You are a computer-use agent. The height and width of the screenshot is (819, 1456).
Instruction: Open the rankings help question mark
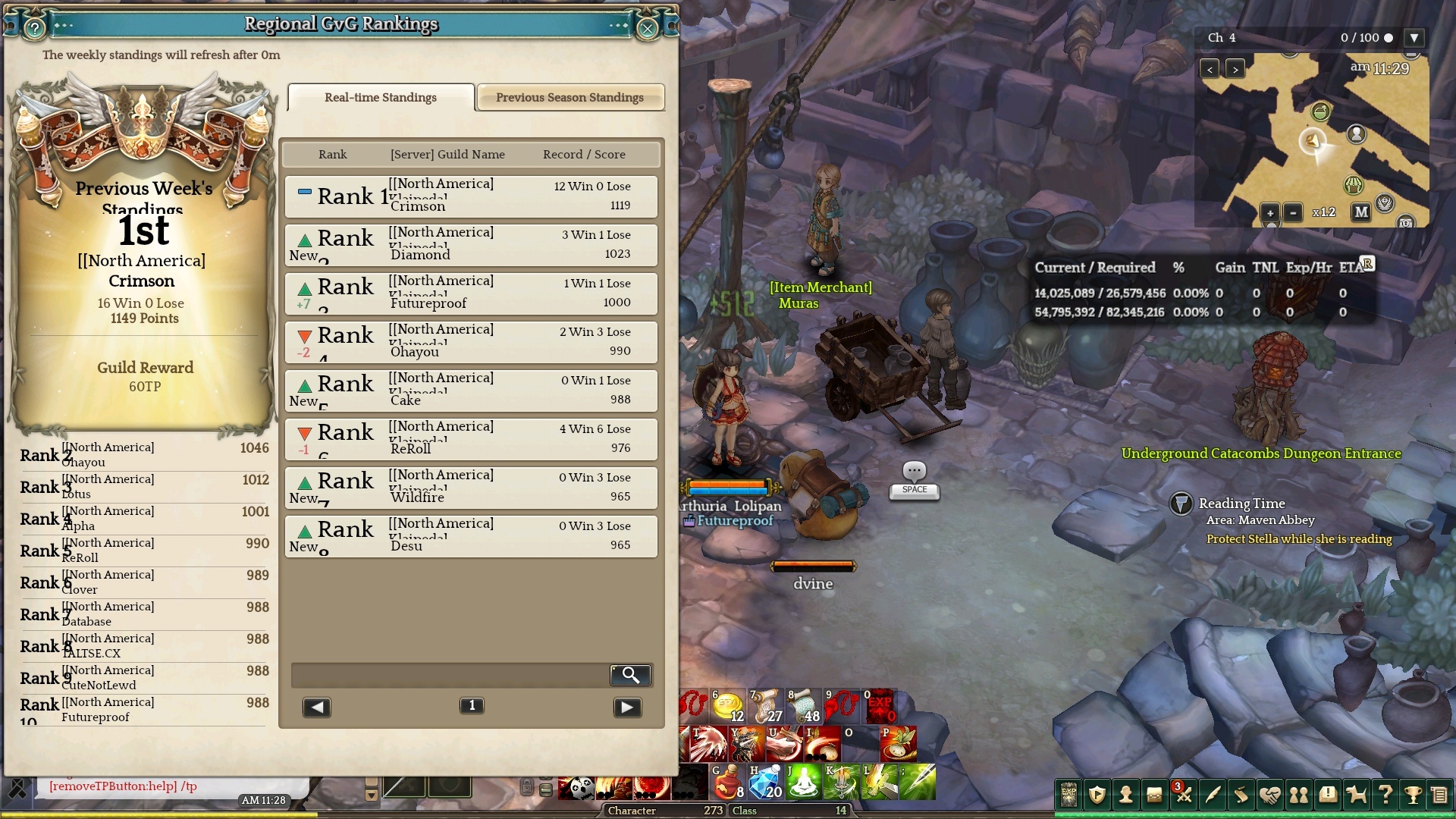coord(34,29)
